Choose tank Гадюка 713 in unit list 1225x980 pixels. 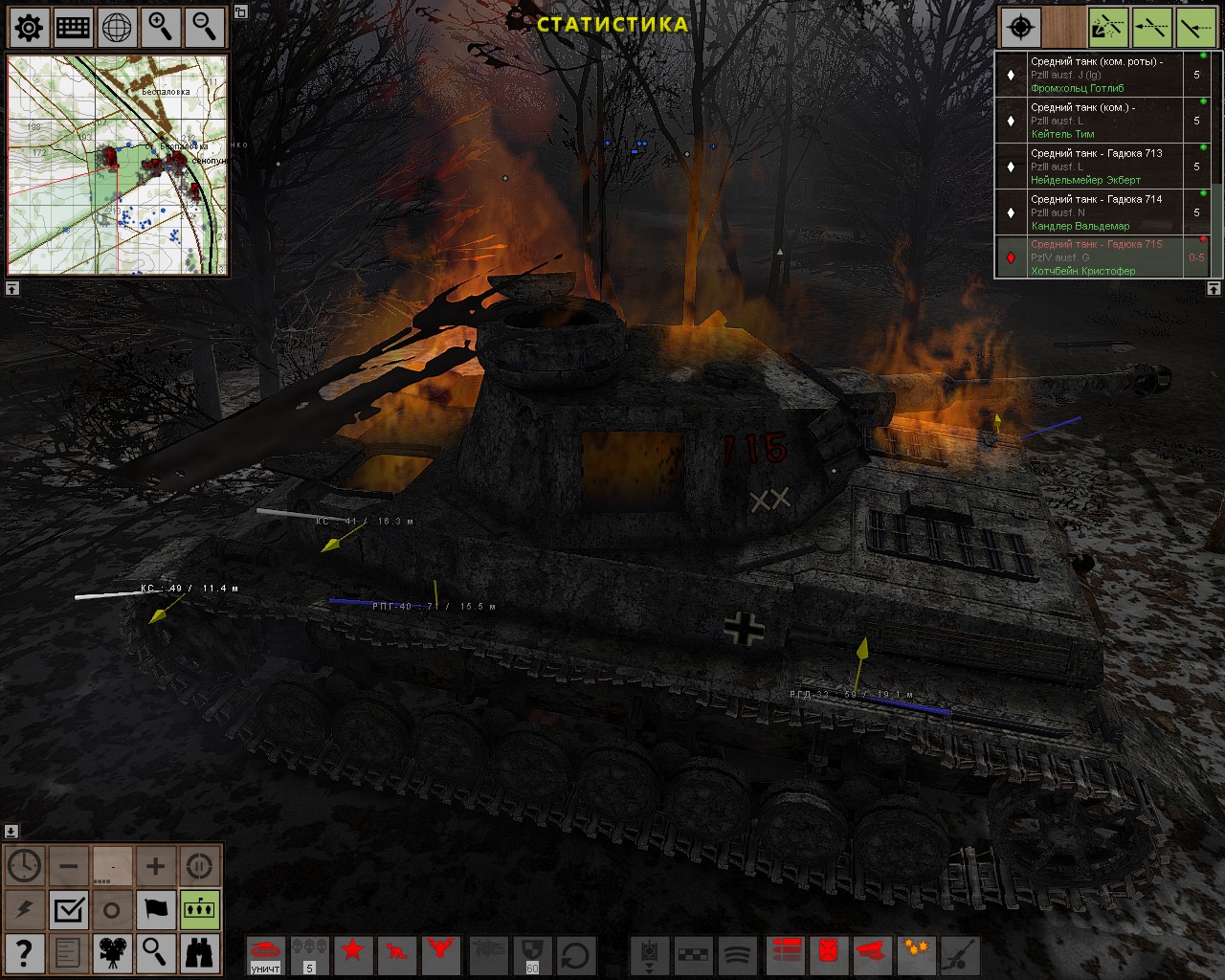[1101, 167]
